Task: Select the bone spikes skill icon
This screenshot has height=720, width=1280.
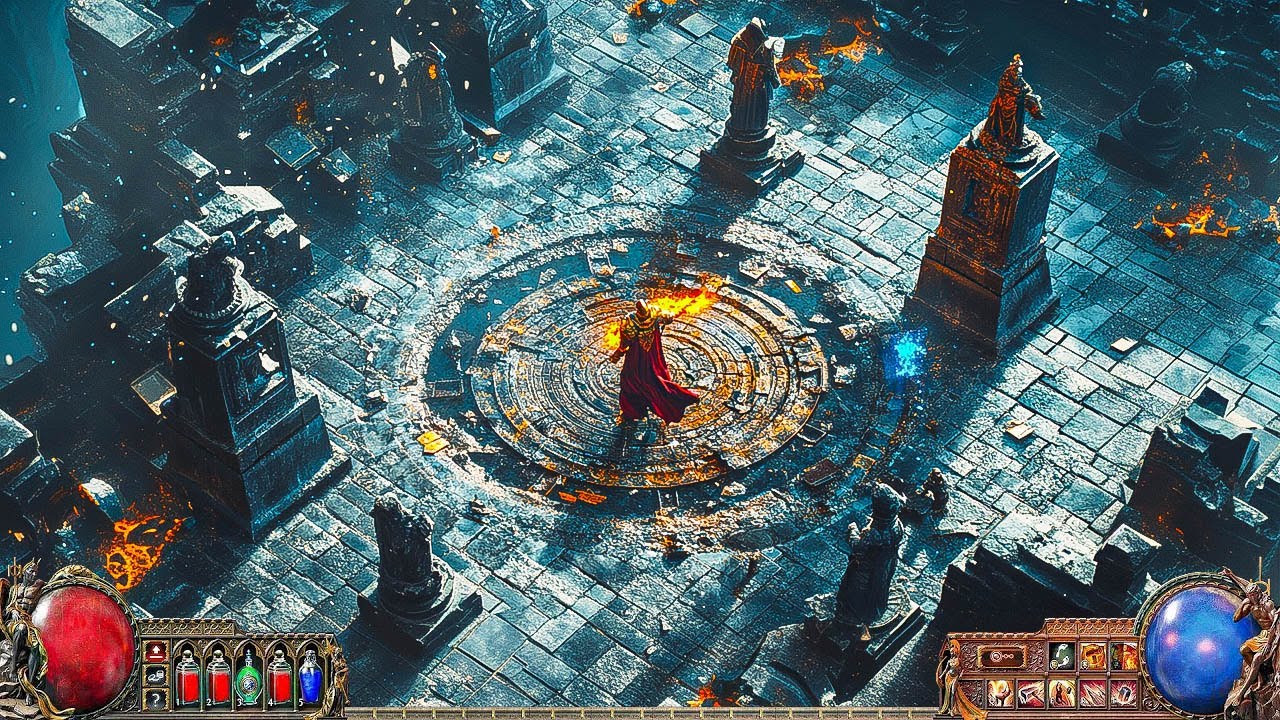Action: 1092,693
